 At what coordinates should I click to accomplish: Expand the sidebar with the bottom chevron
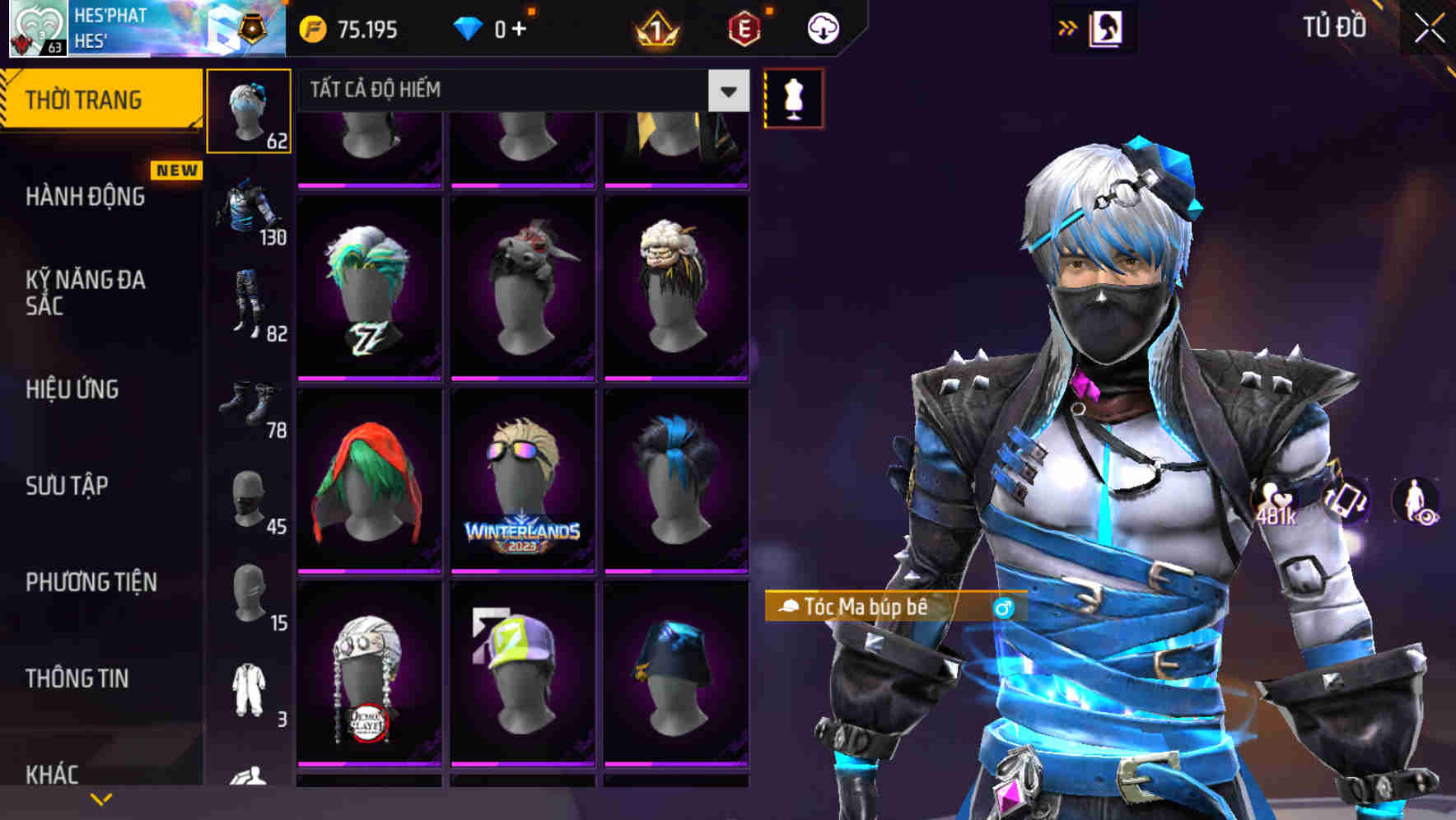click(100, 799)
